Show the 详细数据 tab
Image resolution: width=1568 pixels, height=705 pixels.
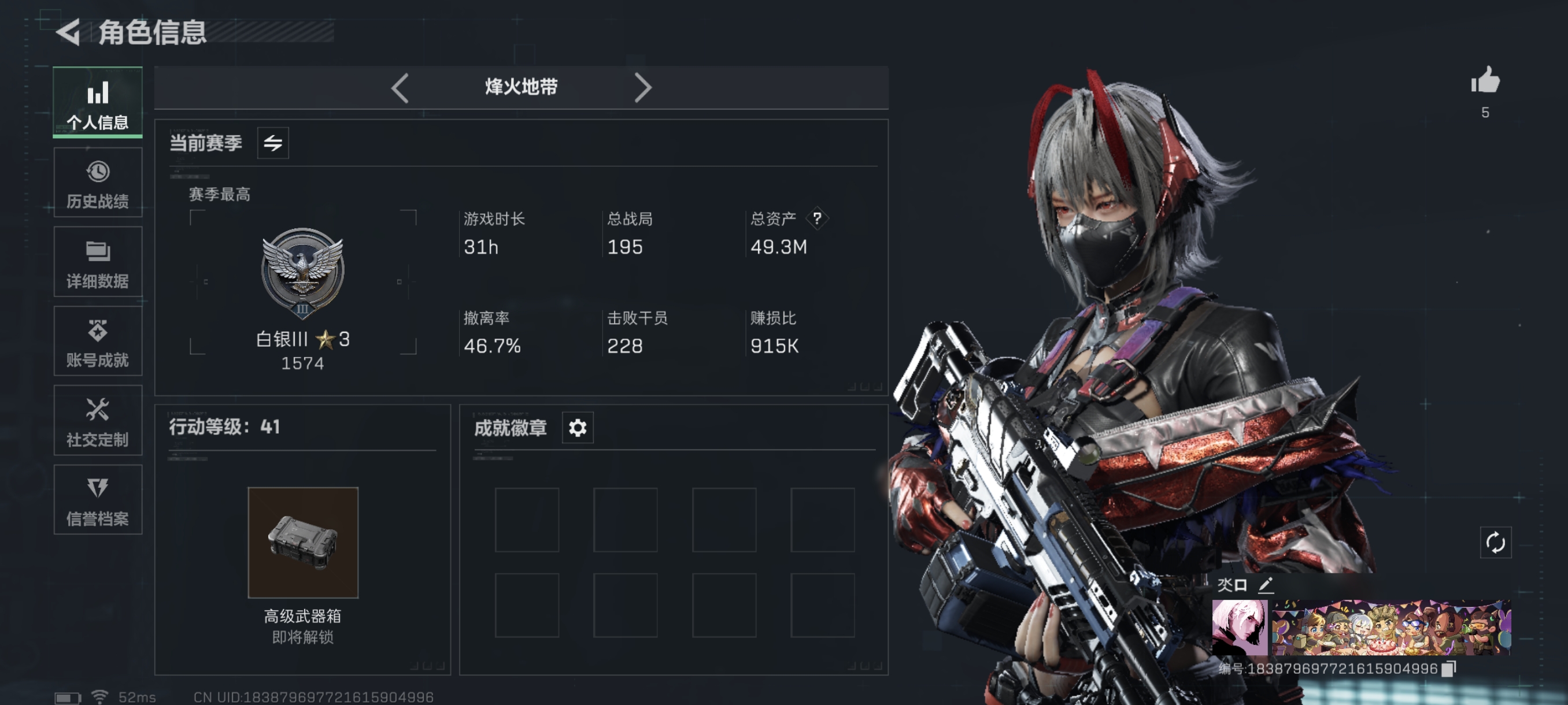pos(97,262)
